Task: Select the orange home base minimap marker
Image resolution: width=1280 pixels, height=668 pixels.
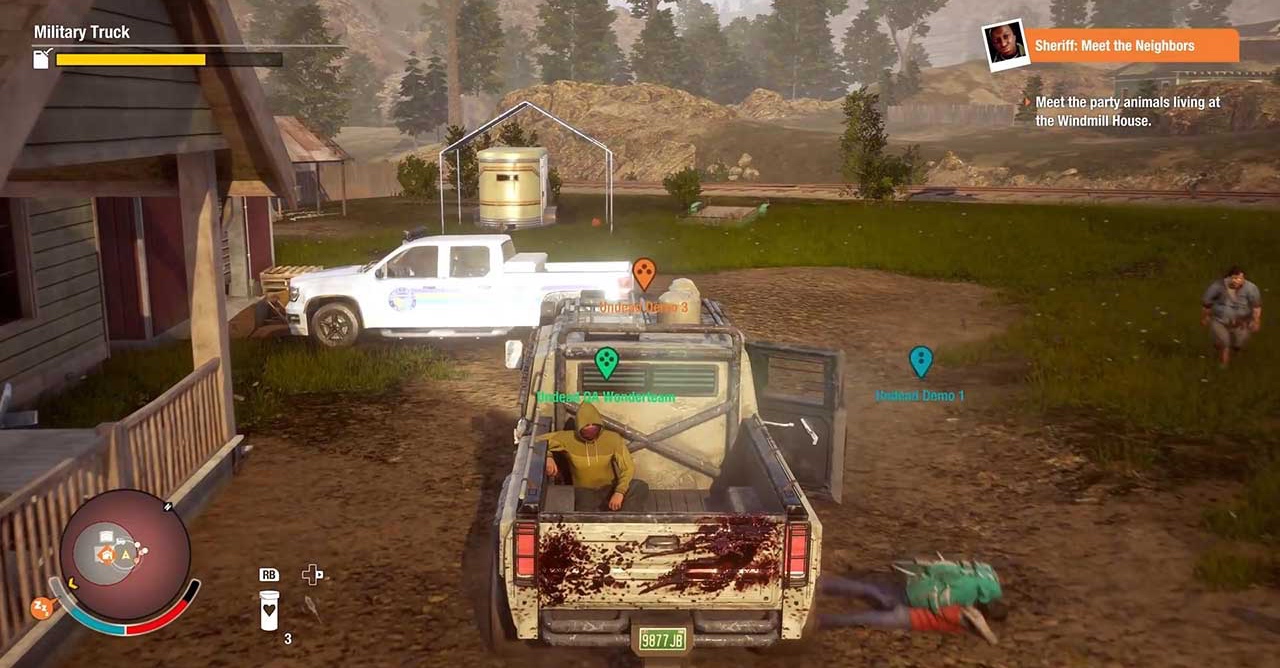Action: pyautogui.click(x=107, y=553)
